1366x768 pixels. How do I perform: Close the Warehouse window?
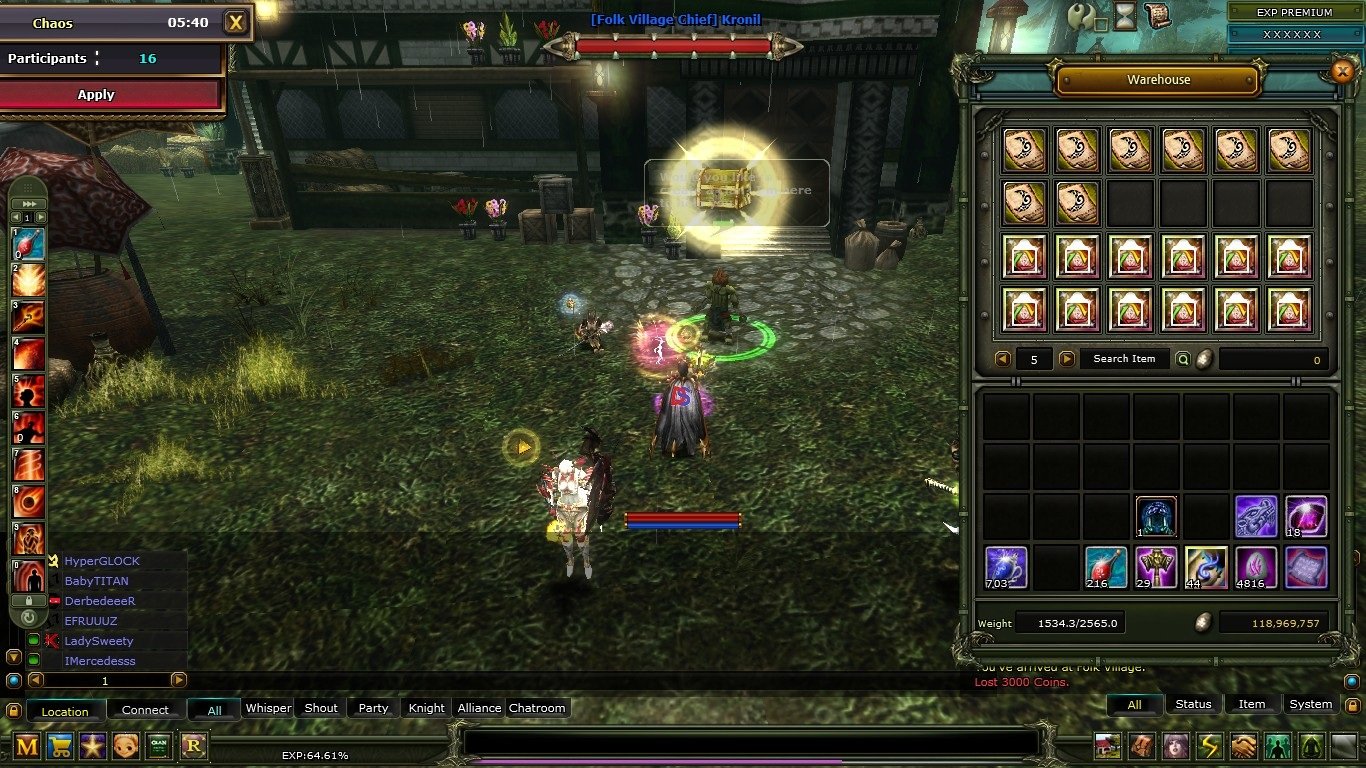click(1342, 71)
